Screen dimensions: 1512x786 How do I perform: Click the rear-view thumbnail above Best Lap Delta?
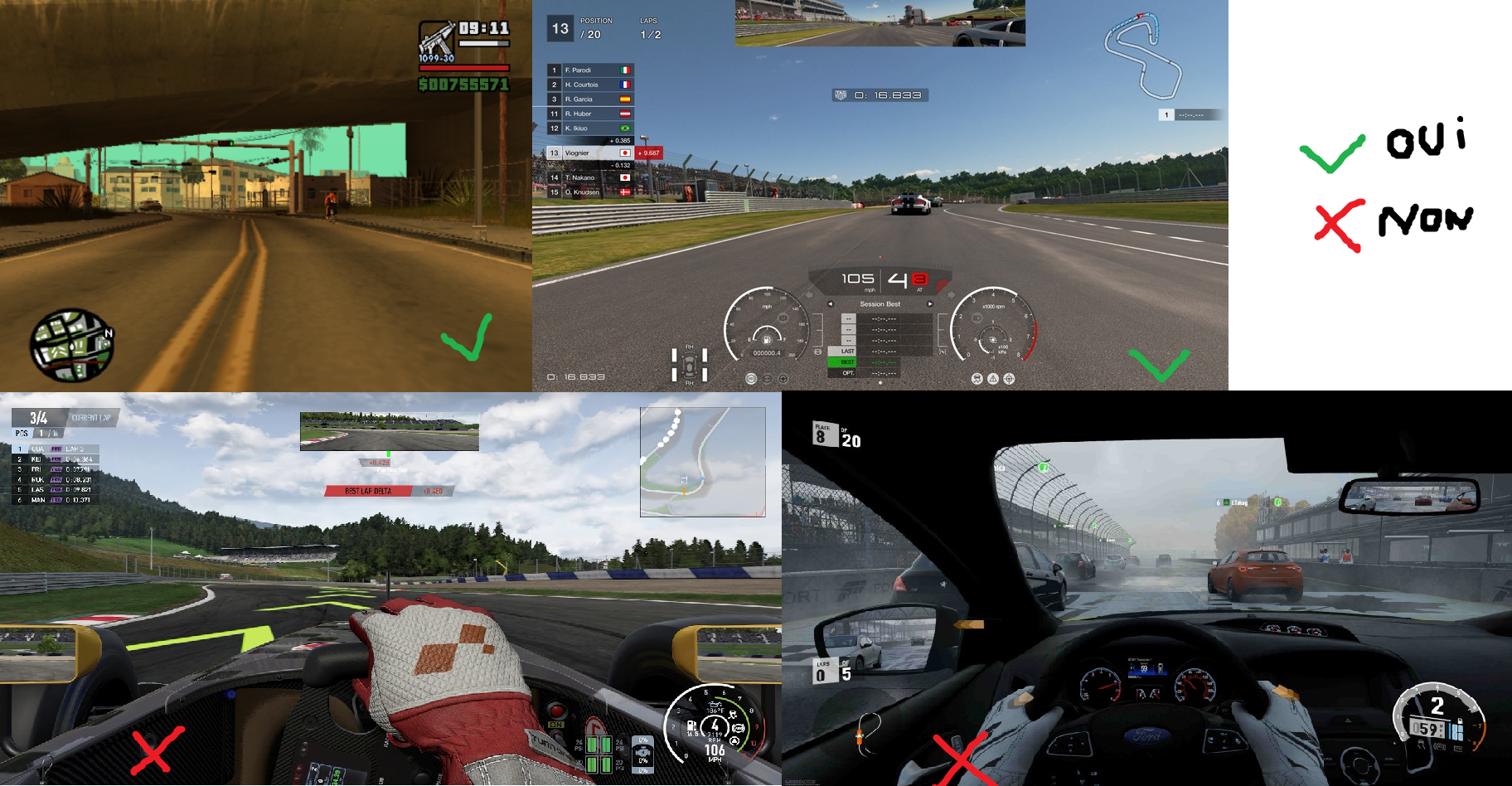click(389, 432)
